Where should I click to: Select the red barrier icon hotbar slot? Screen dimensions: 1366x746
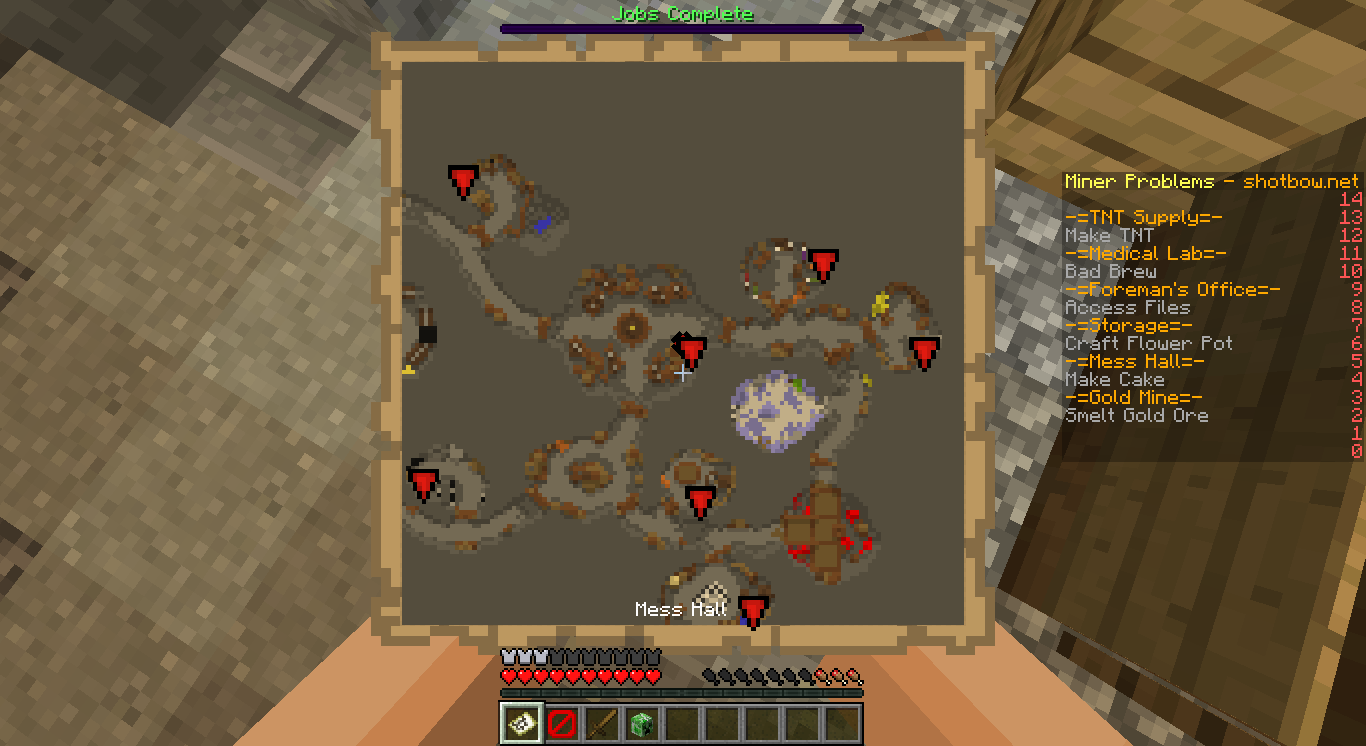[x=561, y=723]
